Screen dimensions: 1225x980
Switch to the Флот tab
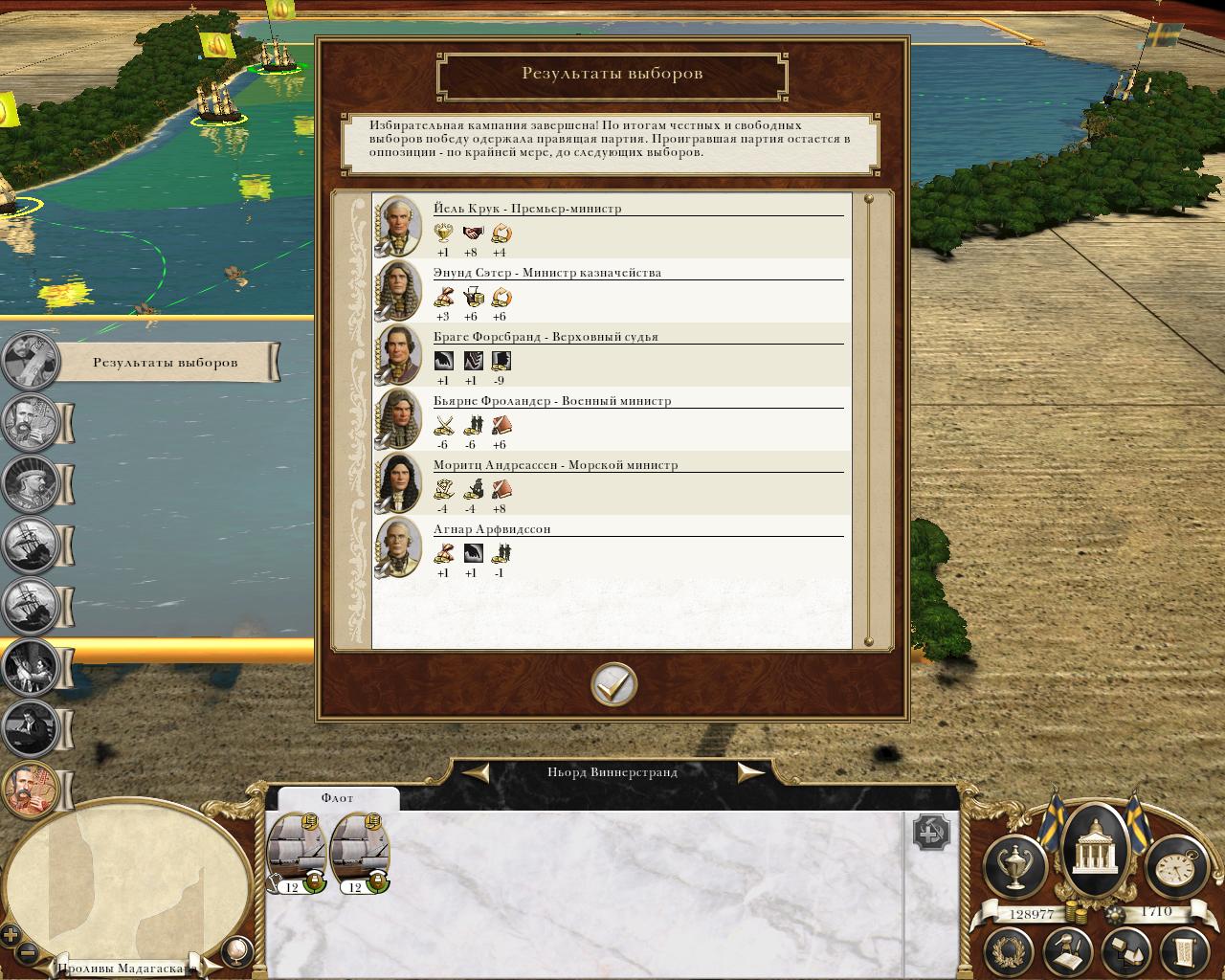[x=337, y=798]
